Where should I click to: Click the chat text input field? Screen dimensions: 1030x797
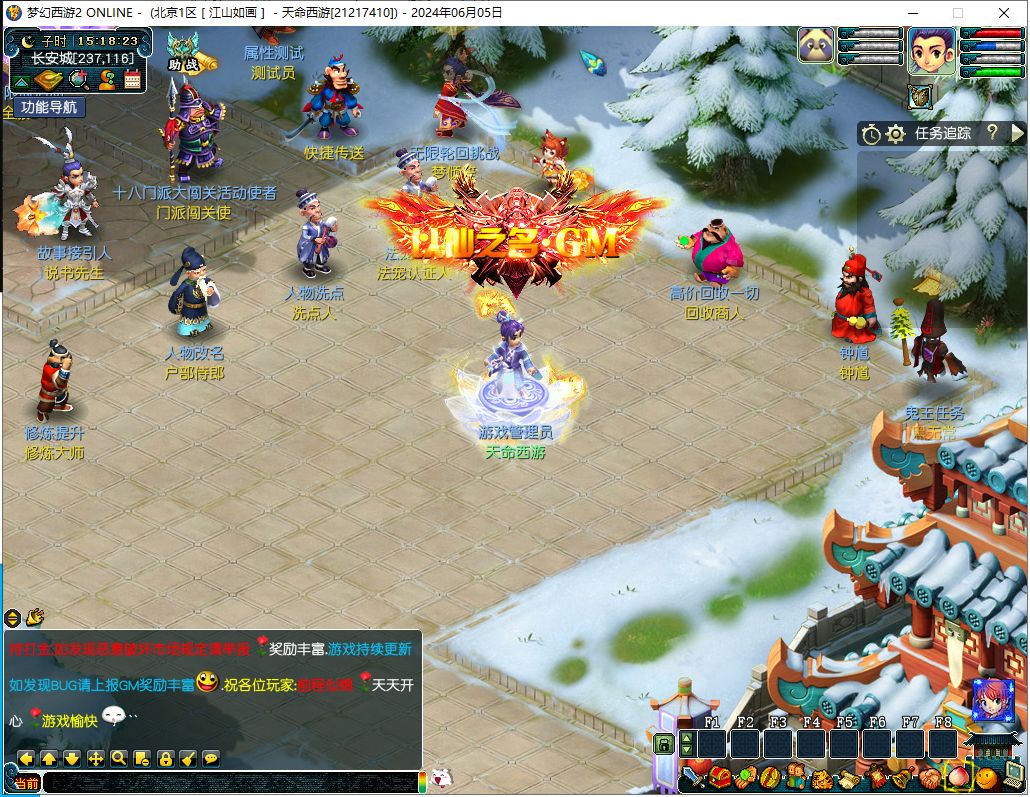coord(230,782)
